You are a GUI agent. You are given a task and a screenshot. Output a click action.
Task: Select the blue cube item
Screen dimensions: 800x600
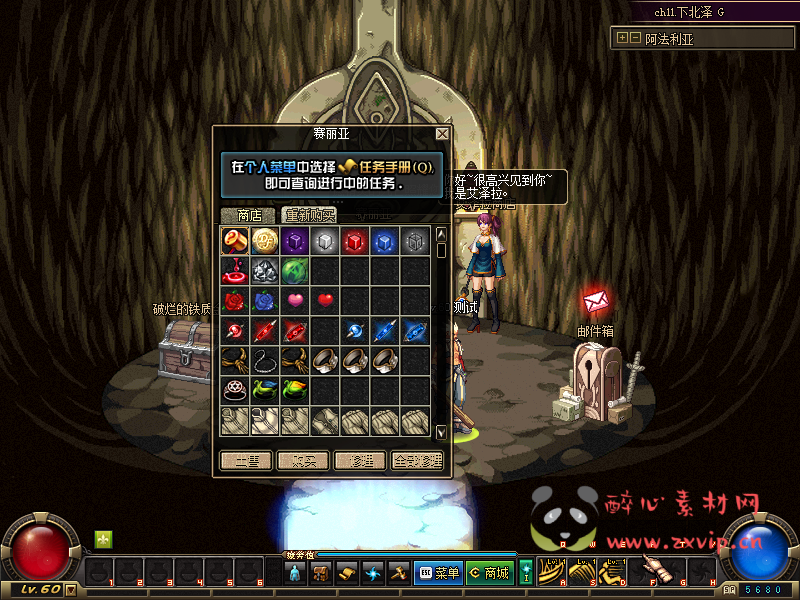tap(385, 240)
